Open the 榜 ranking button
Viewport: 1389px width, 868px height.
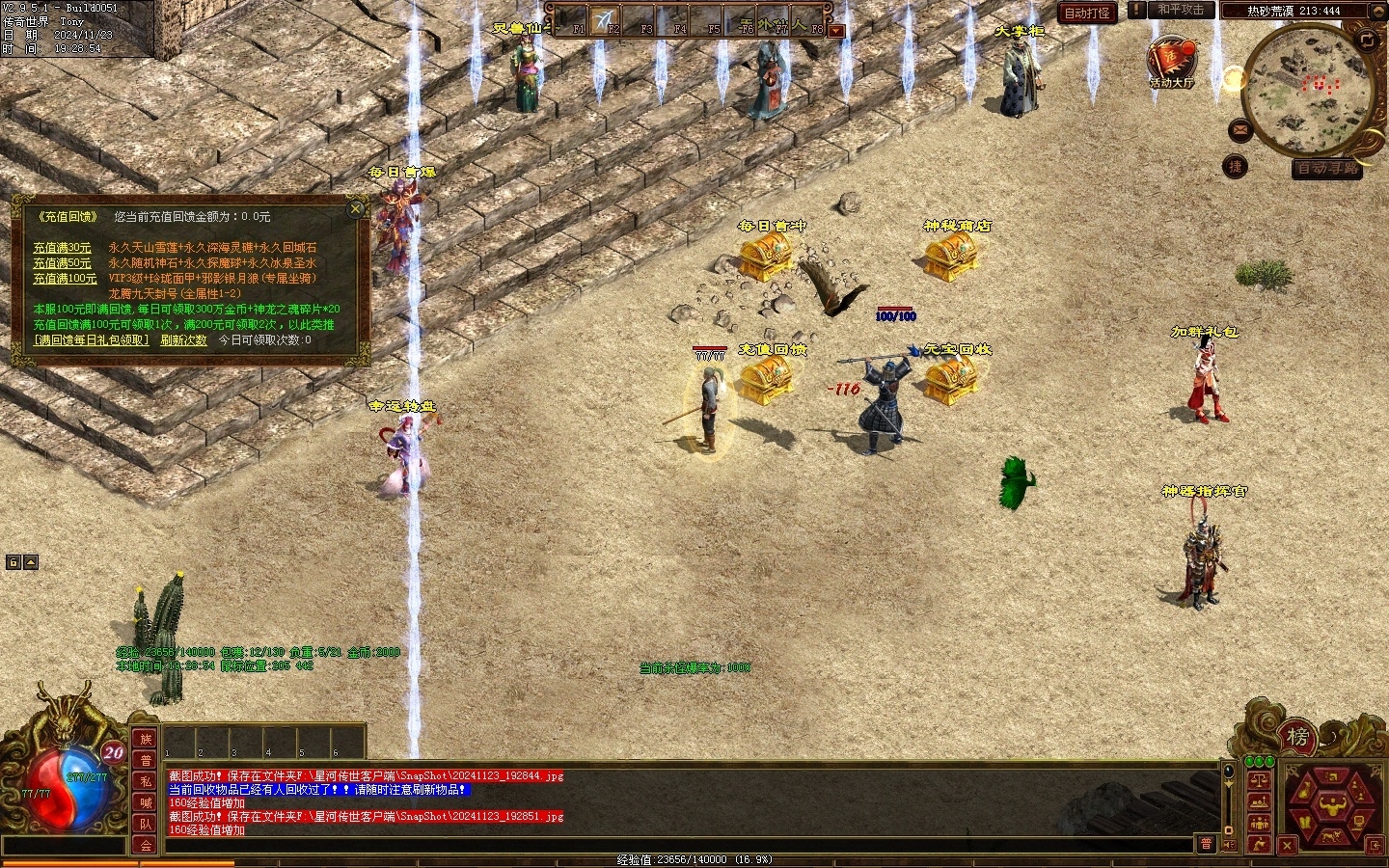pos(1297,738)
